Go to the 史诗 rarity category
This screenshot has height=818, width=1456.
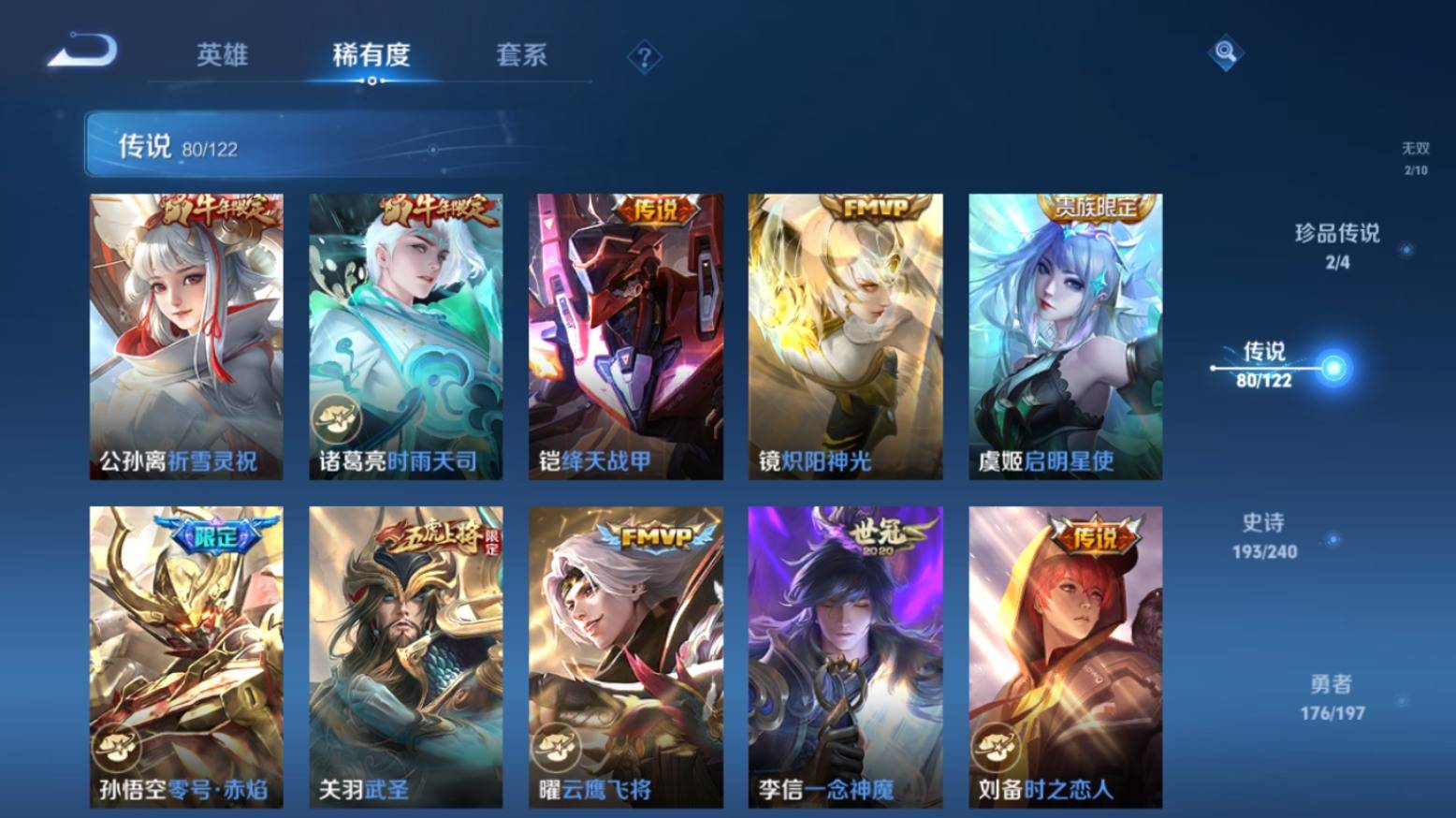coord(1264,535)
